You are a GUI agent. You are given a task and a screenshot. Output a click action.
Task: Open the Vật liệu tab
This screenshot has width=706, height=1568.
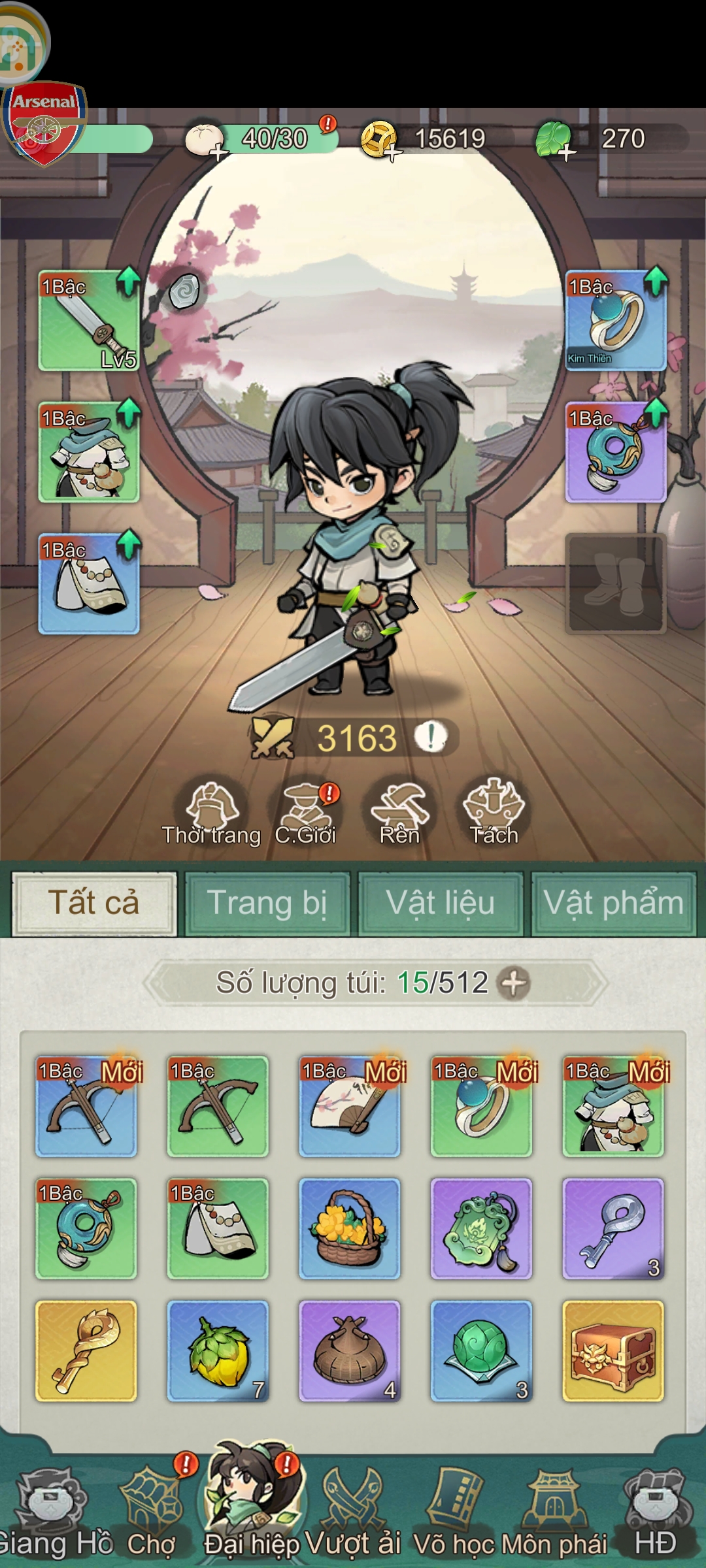pyautogui.click(x=441, y=904)
